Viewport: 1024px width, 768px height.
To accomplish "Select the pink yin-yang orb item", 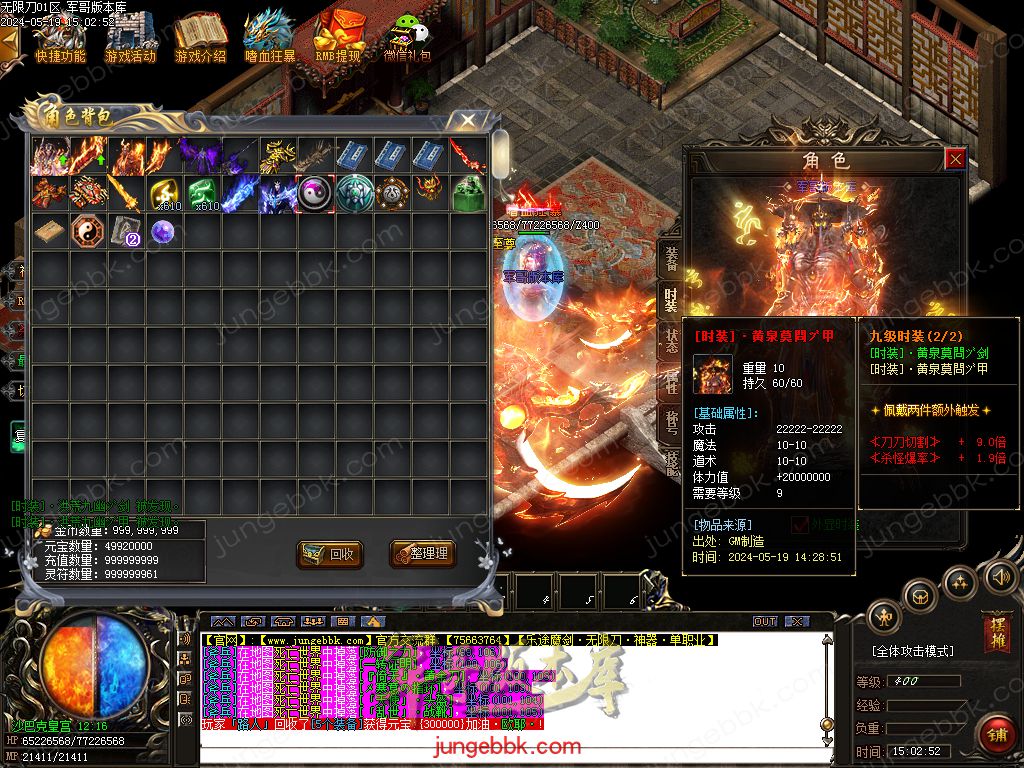I will click(x=316, y=193).
